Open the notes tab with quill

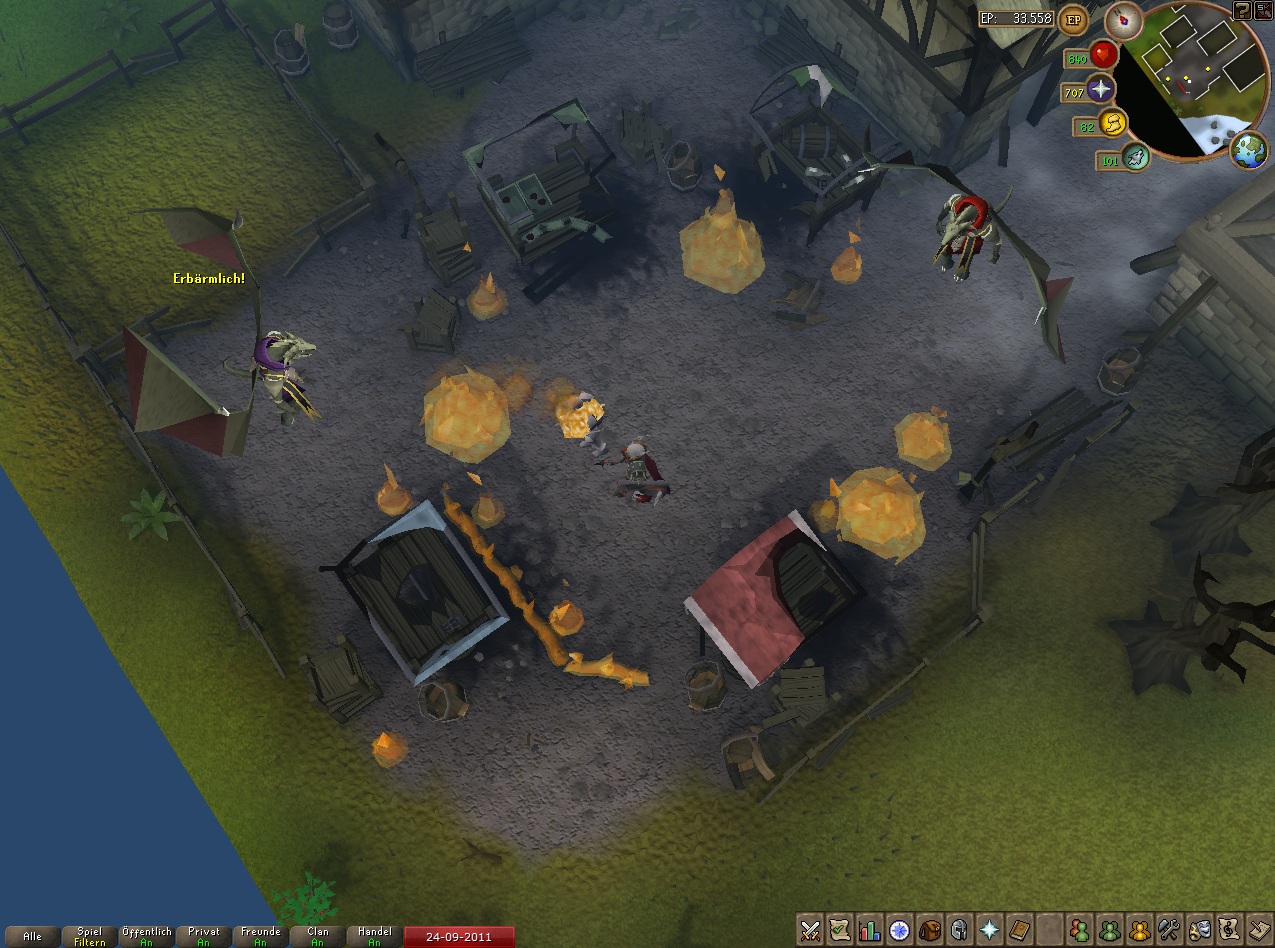click(1258, 930)
